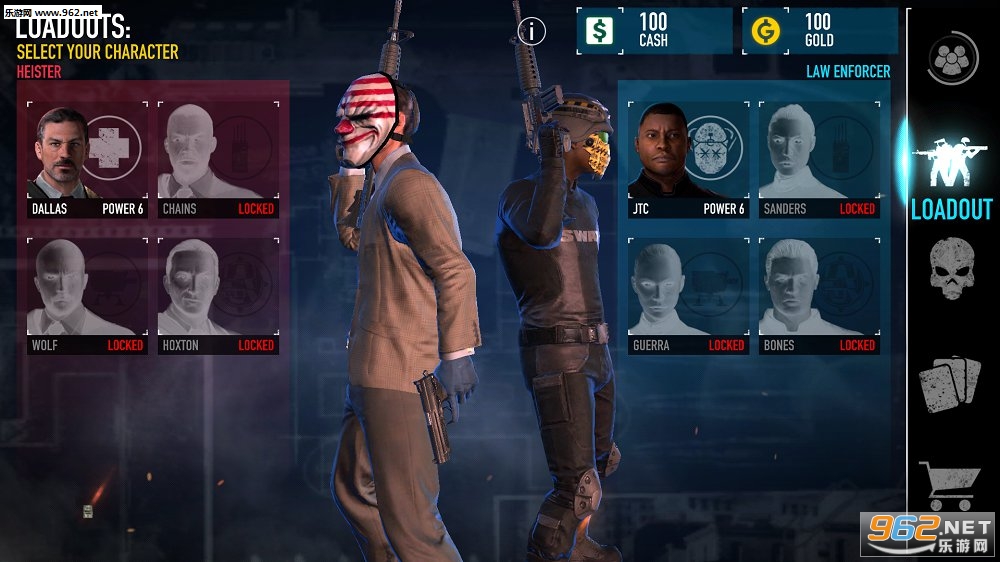Tap the Cash balance panel
This screenshot has width=1000, height=562.
654,31
